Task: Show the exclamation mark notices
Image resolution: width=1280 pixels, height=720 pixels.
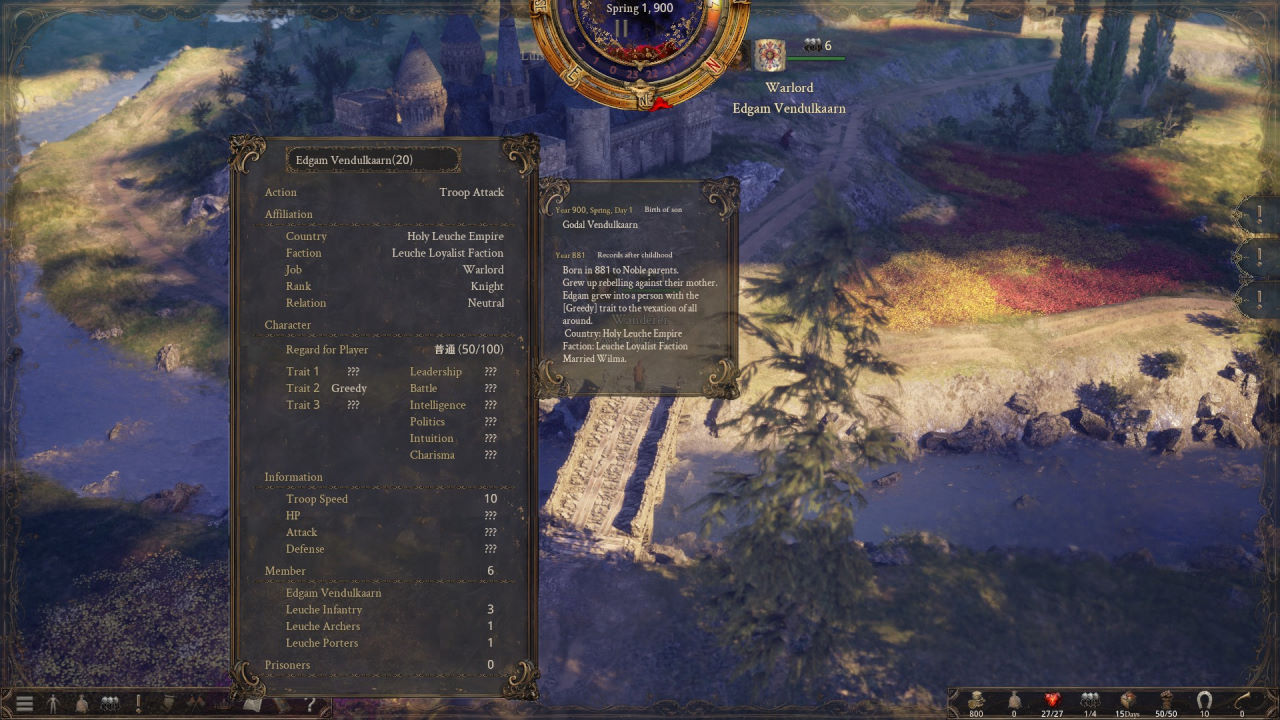Action: [138, 704]
